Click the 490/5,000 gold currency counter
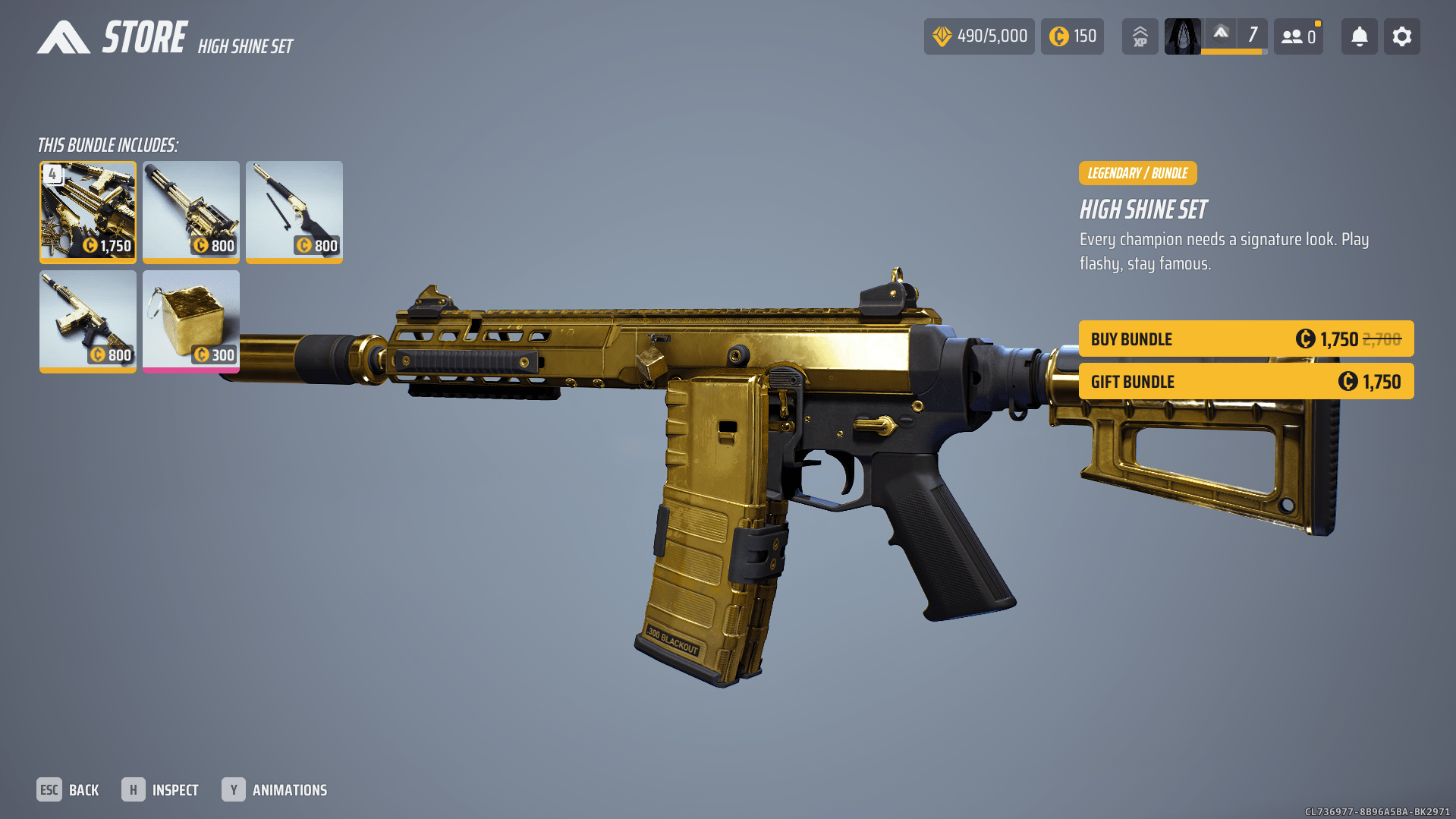Image resolution: width=1456 pixels, height=819 pixels. [979, 36]
